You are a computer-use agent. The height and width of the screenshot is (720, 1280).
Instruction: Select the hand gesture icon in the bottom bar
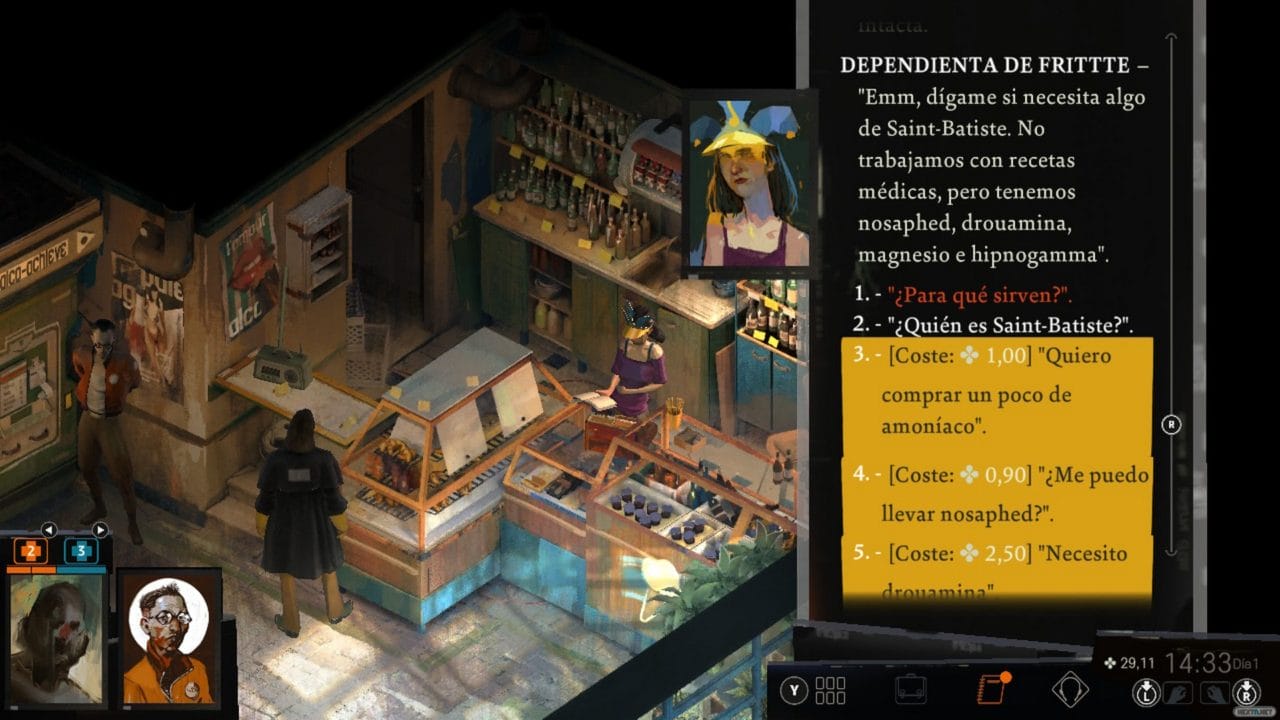point(1178,693)
